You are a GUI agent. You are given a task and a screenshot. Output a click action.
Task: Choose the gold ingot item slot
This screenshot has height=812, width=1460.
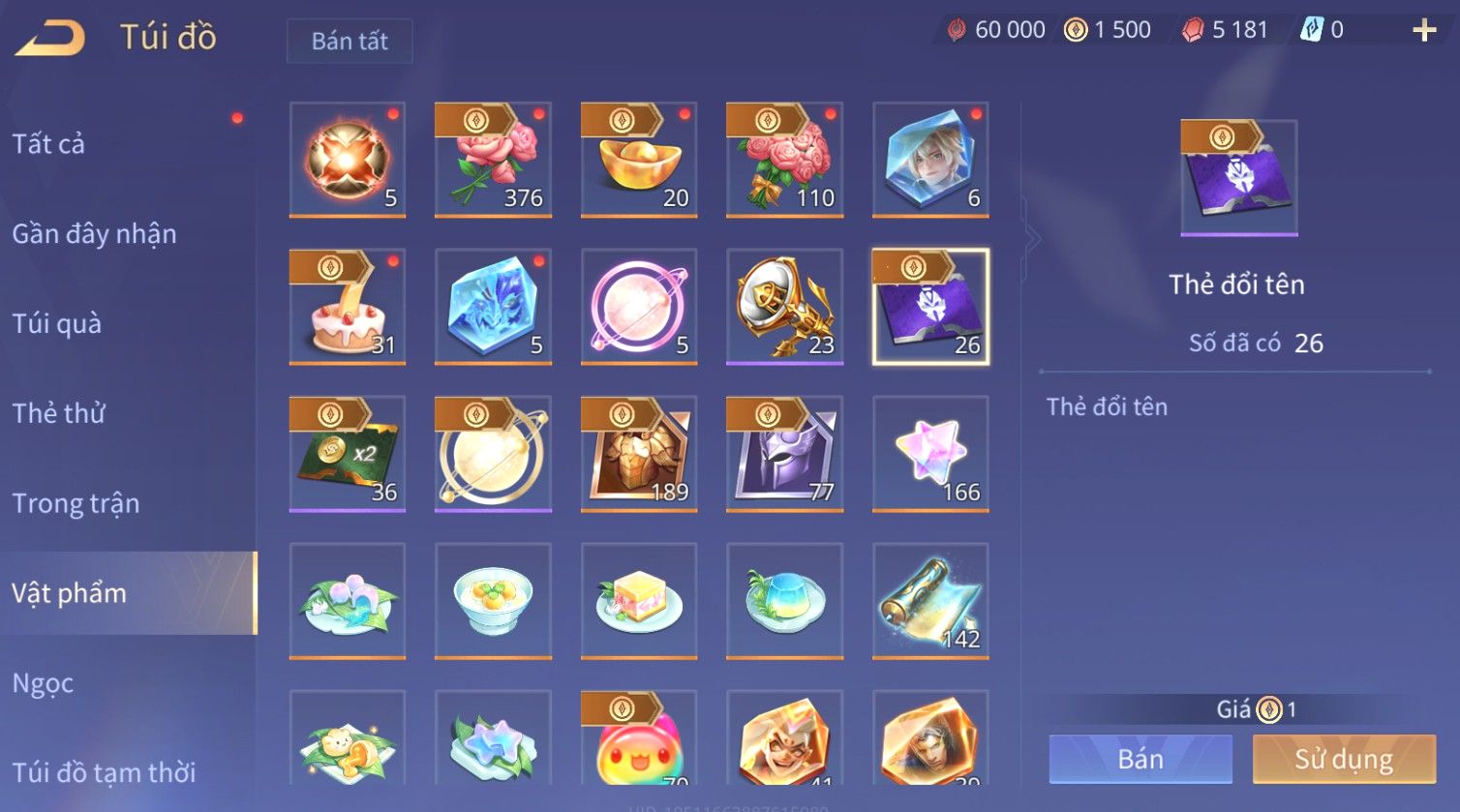point(639,160)
